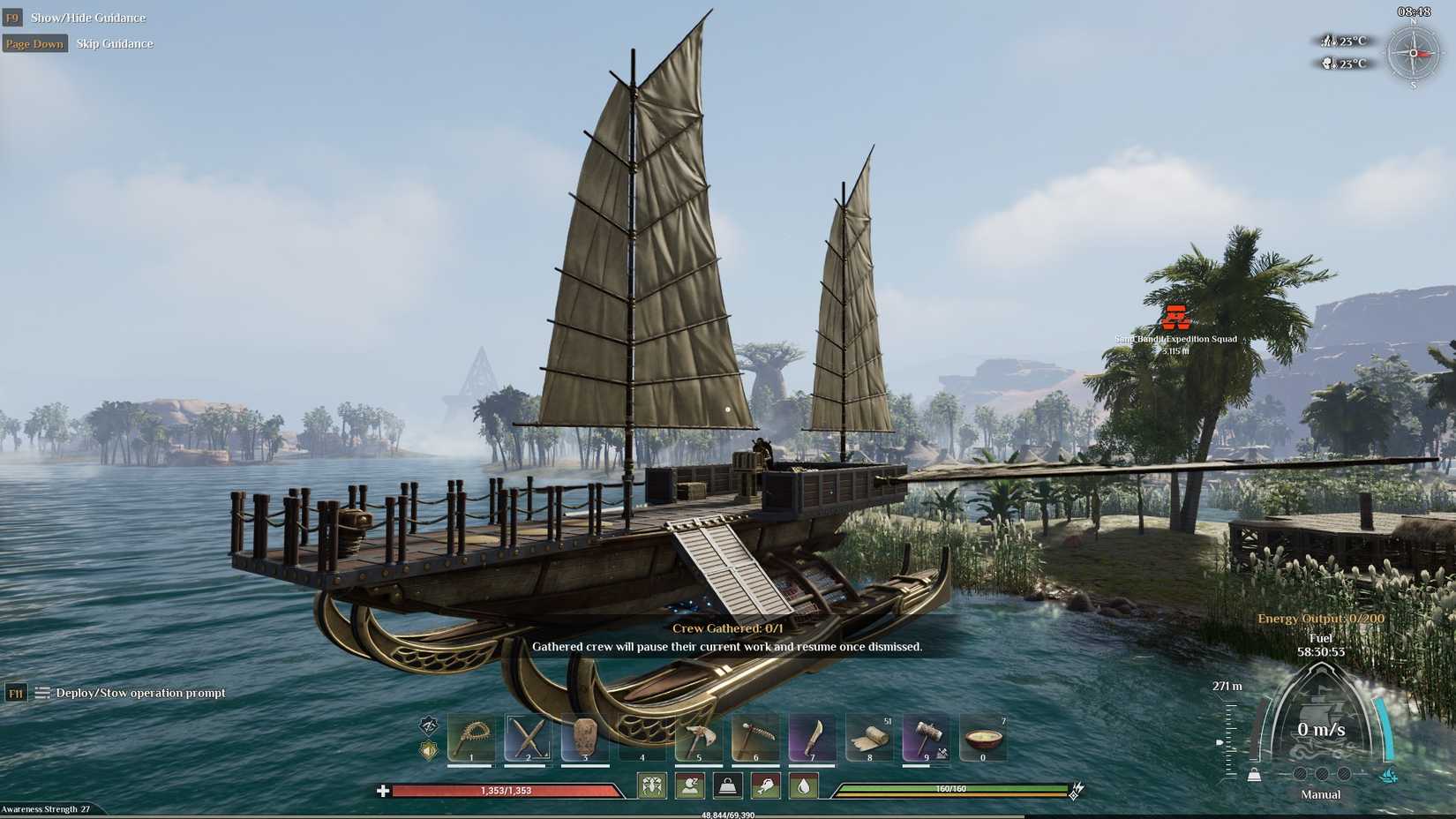Toggle the sail icon on the ship HUD
Image resolution: width=1456 pixels, height=819 pixels.
point(1388,775)
